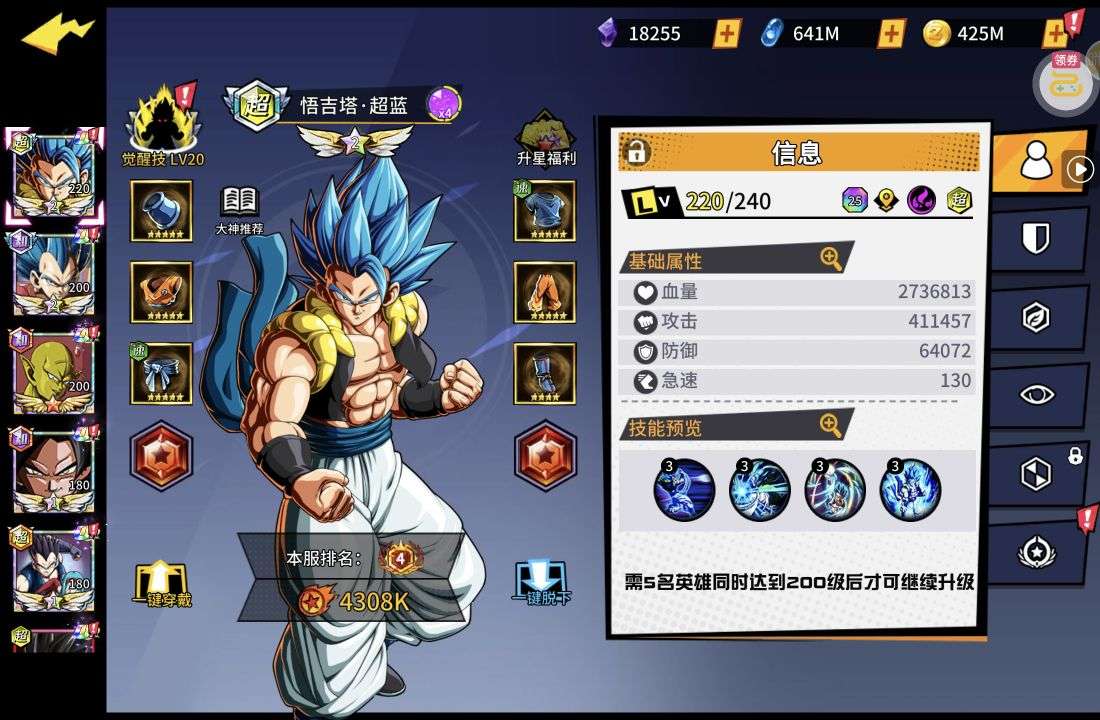This screenshot has height=720, width=1100.
Task: Switch to the shield side tab
Action: (1036, 238)
